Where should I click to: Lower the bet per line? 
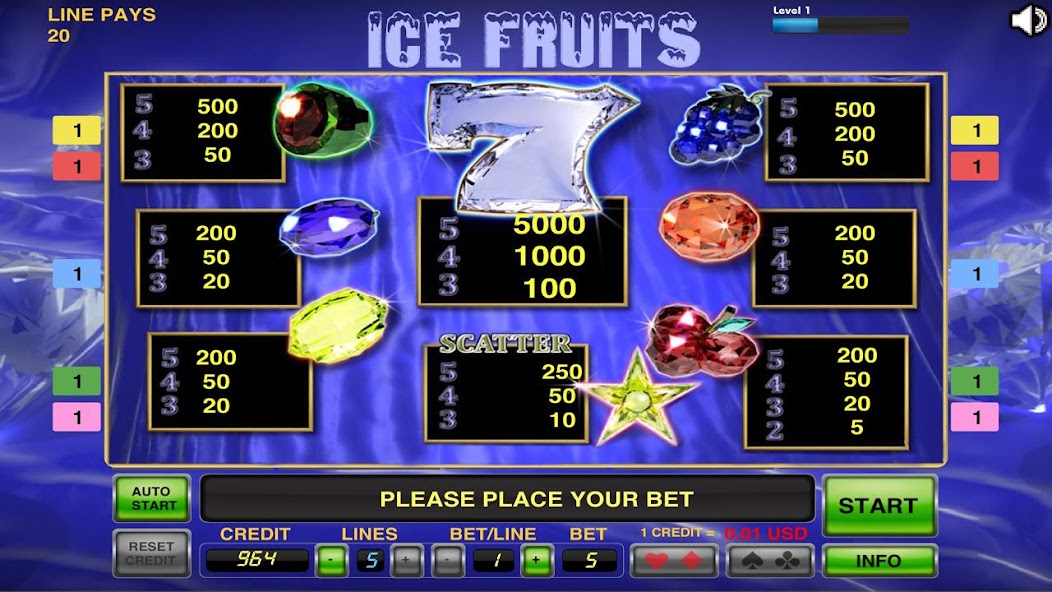click(447, 561)
